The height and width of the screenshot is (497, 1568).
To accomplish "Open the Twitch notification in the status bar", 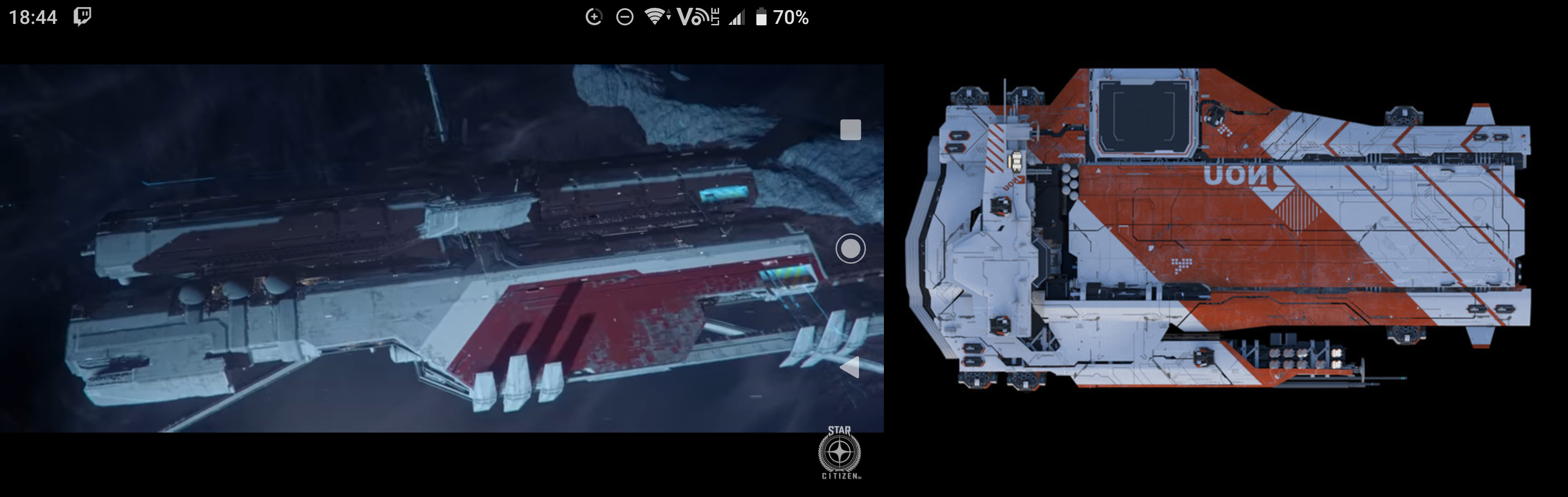I will pos(82,17).
